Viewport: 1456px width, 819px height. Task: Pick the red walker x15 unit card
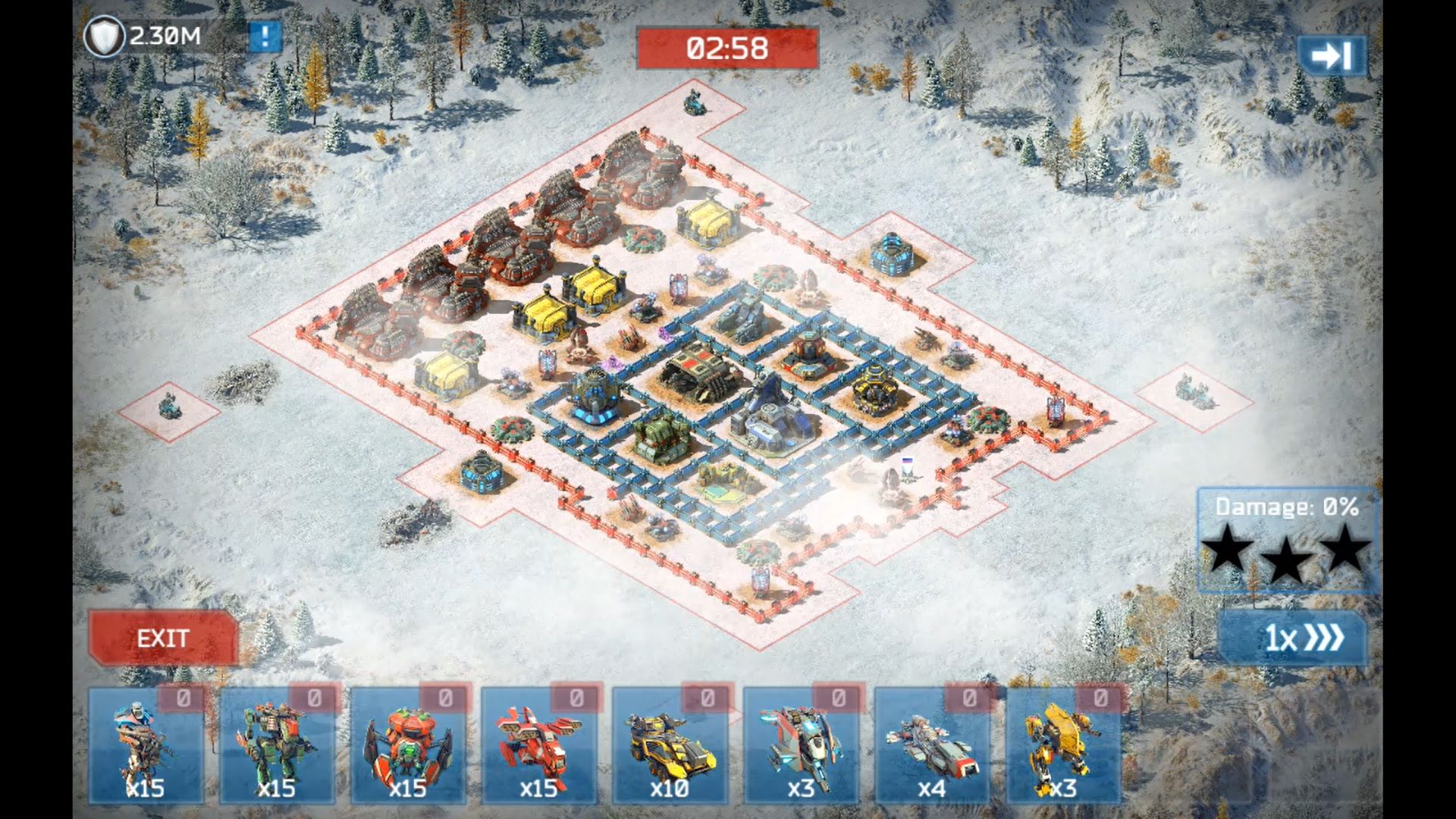point(539,746)
